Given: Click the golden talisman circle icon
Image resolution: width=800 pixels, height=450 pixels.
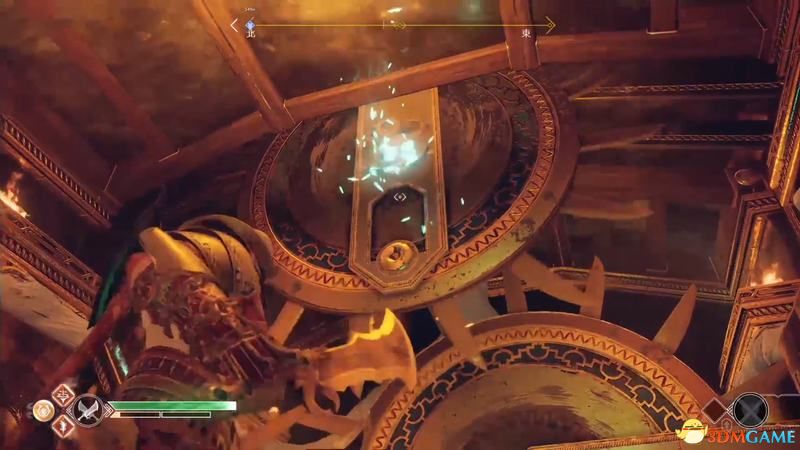Looking at the screenshot, I should click(x=43, y=410).
